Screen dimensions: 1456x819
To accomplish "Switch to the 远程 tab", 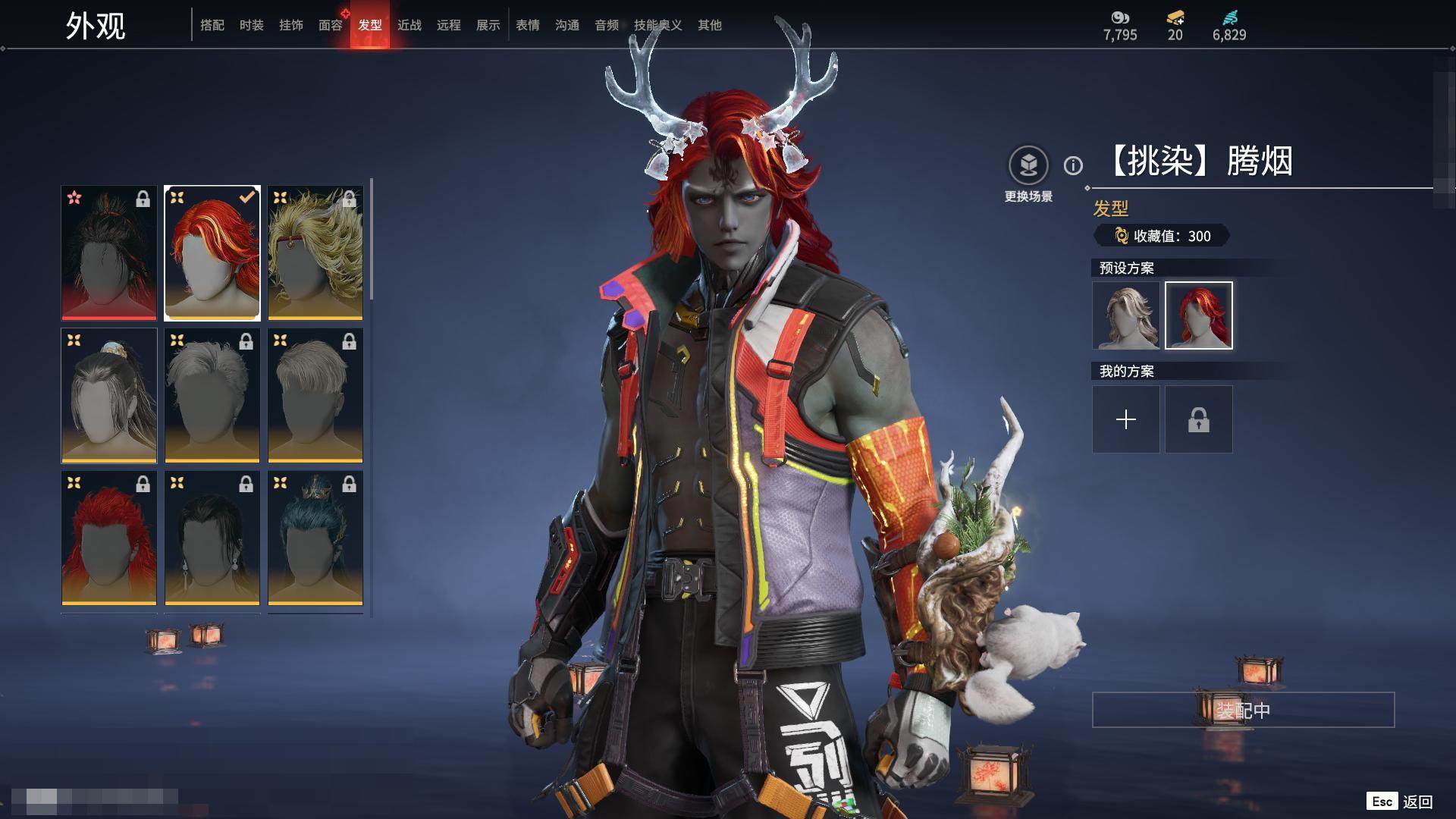I will pos(449,25).
